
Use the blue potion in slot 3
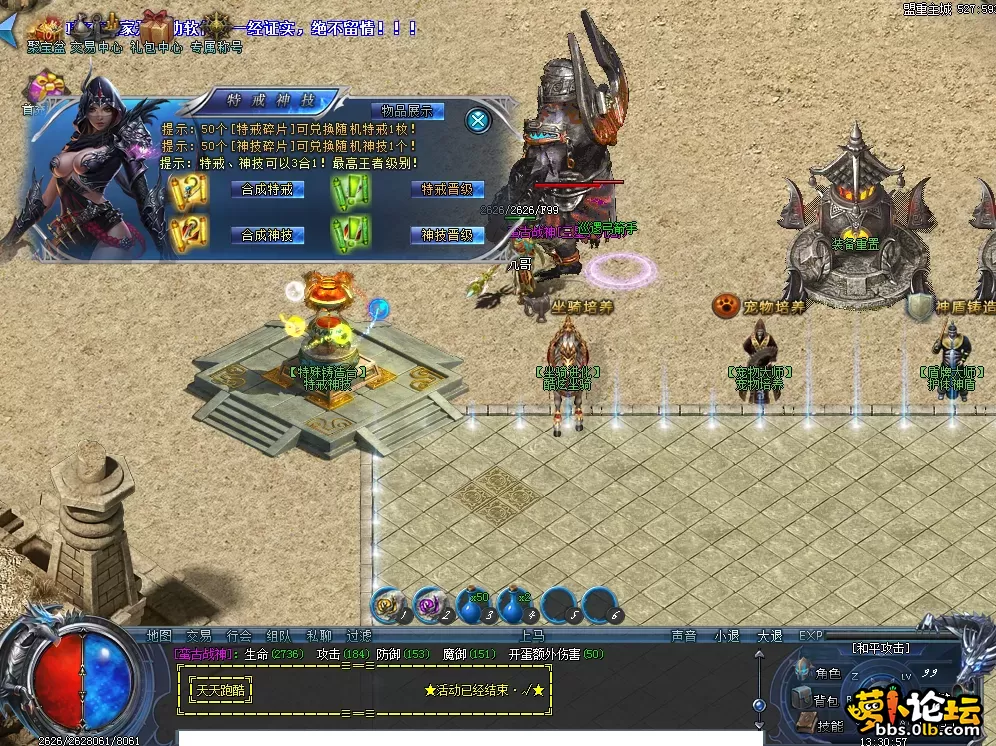click(472, 606)
